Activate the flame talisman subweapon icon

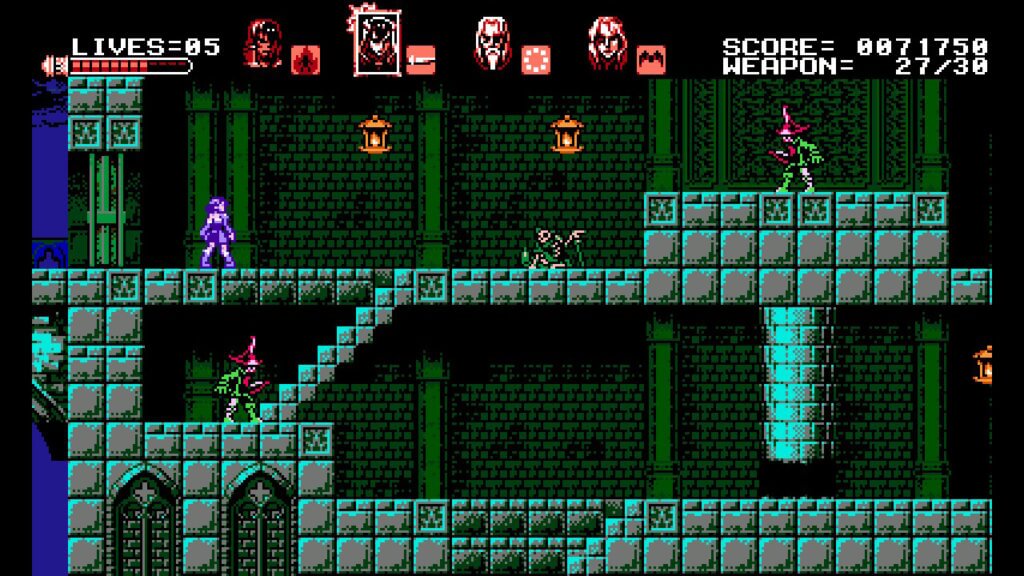click(x=305, y=60)
